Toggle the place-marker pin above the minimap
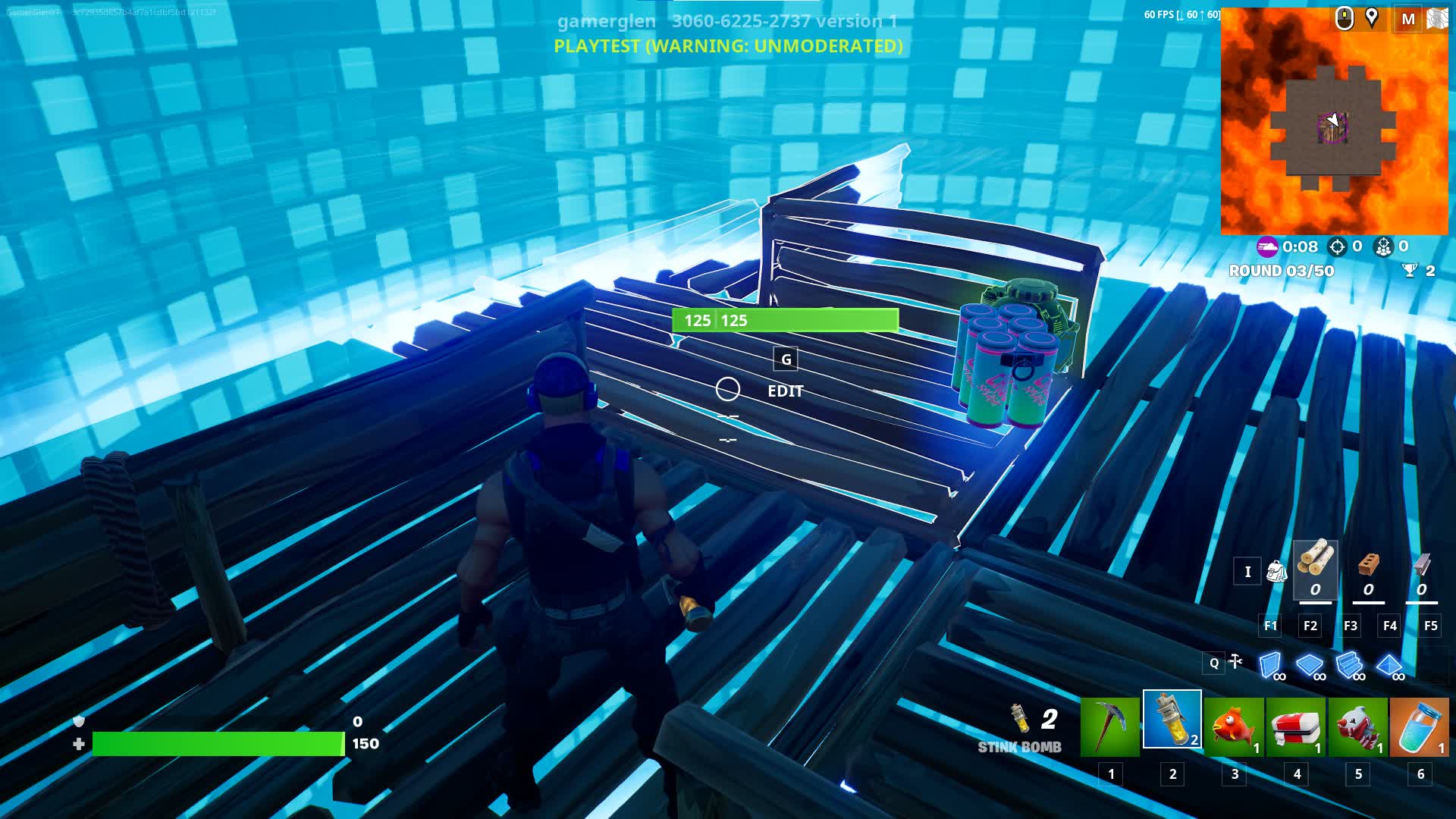This screenshot has width=1456, height=819. pos(1373,15)
